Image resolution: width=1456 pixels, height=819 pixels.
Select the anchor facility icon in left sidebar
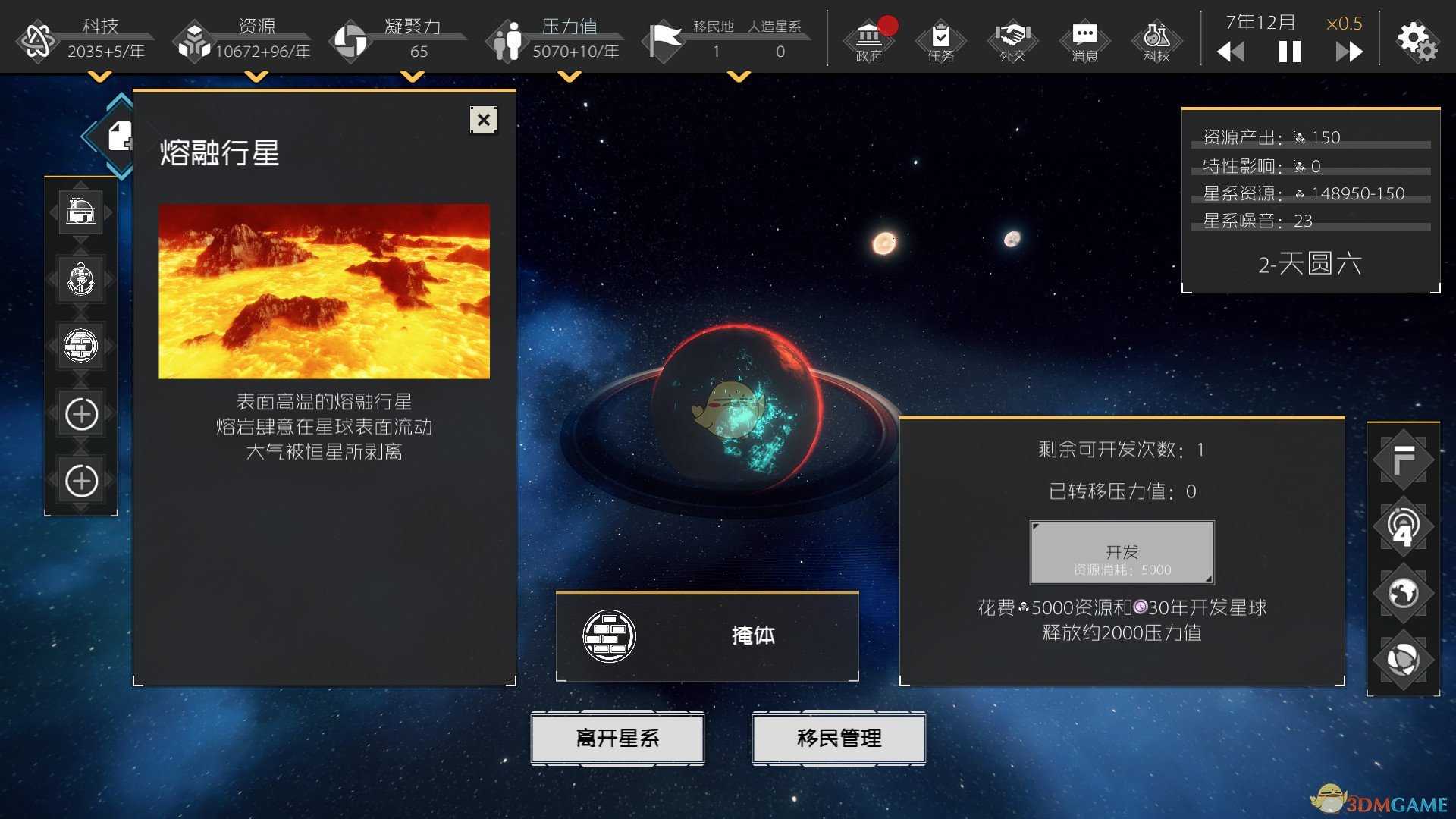click(80, 279)
